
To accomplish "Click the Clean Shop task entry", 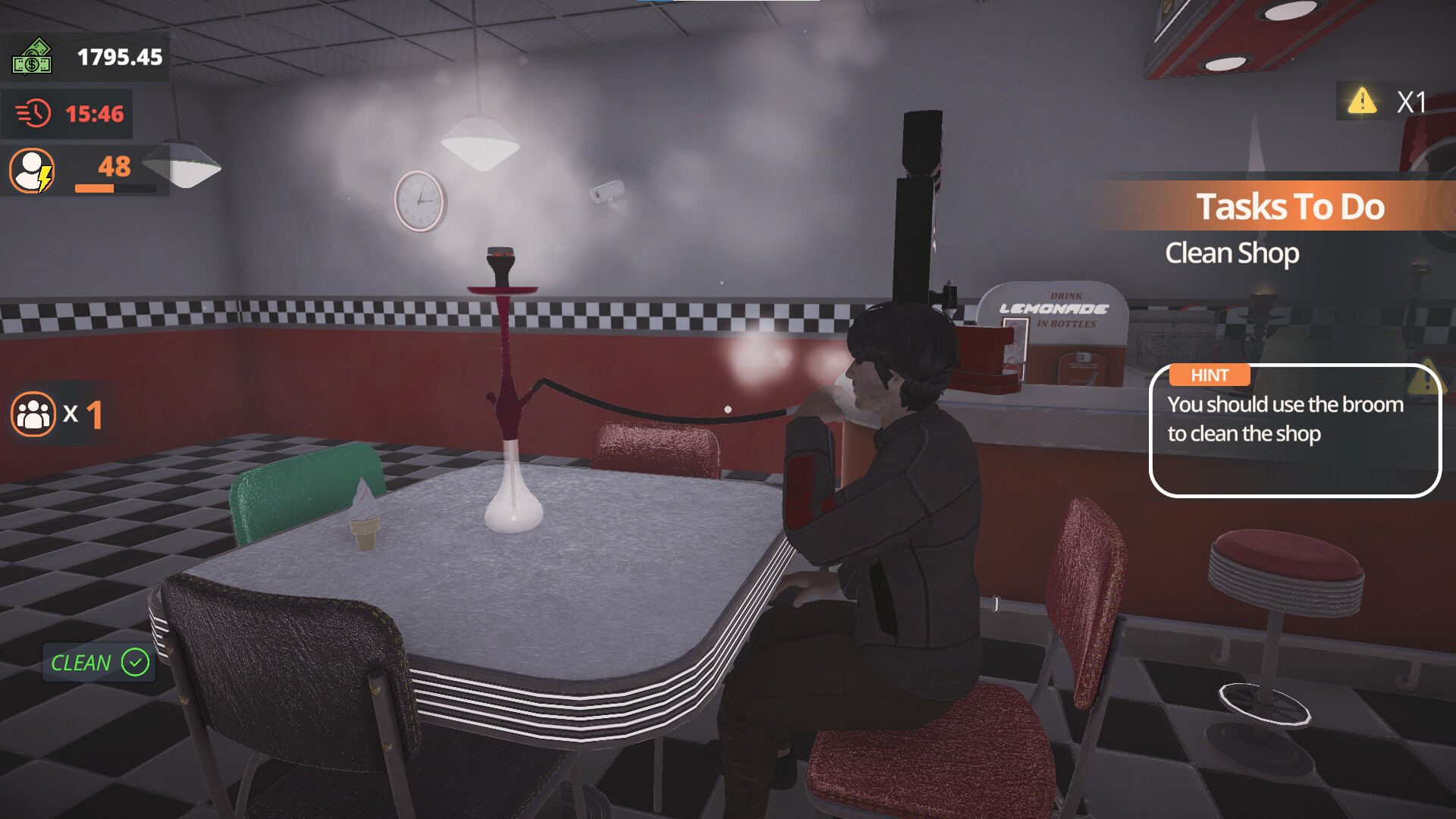I will (x=1233, y=253).
